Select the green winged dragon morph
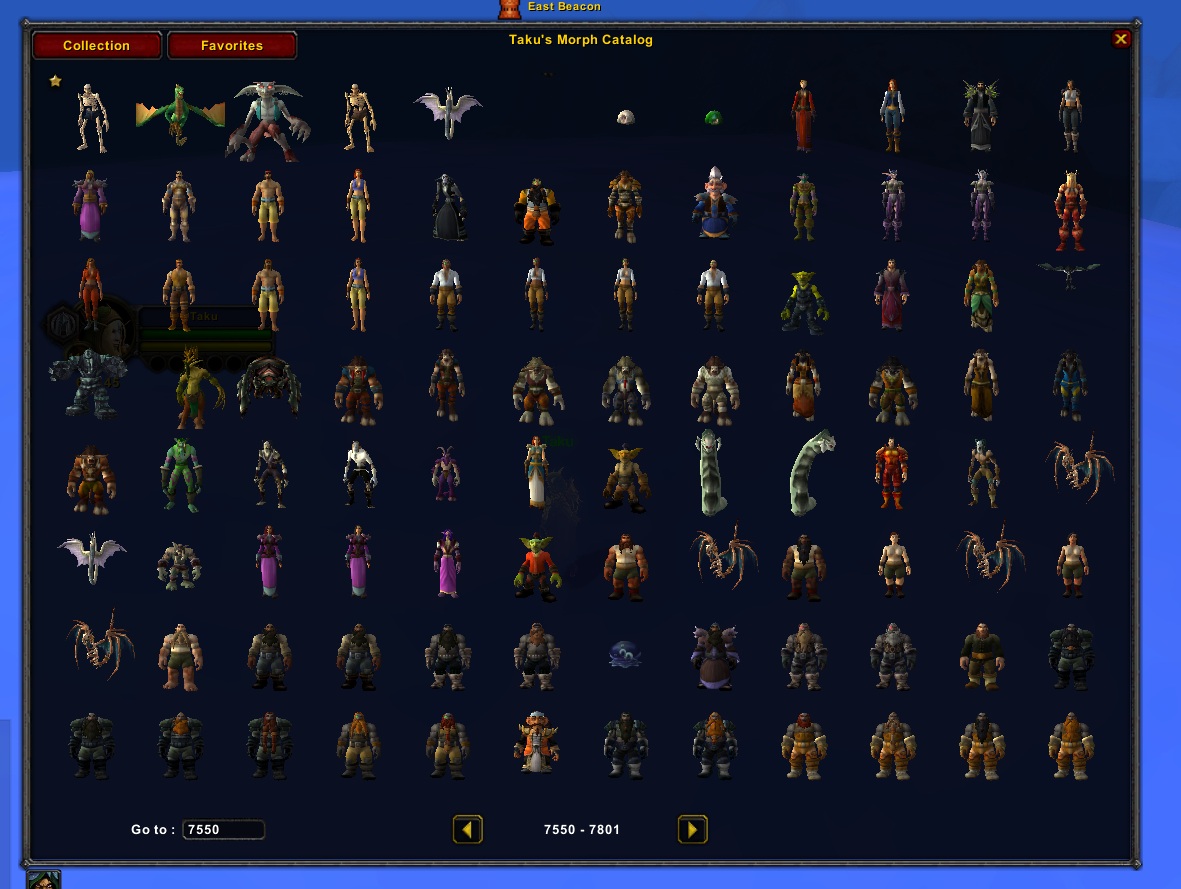The image size is (1181, 889). pos(178,112)
